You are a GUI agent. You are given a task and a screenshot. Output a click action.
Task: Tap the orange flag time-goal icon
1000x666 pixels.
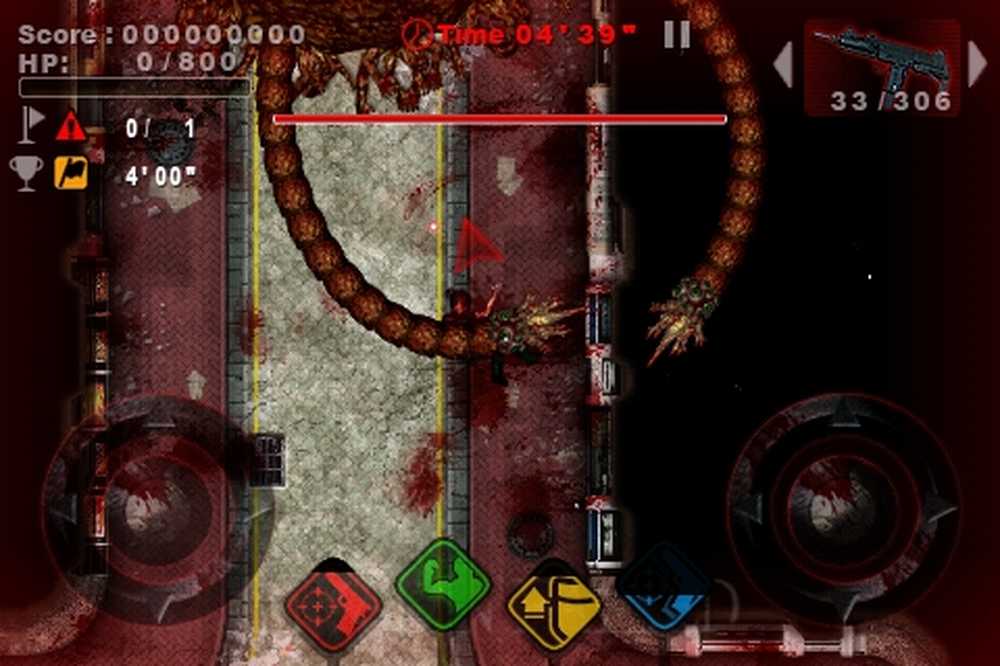(x=71, y=173)
